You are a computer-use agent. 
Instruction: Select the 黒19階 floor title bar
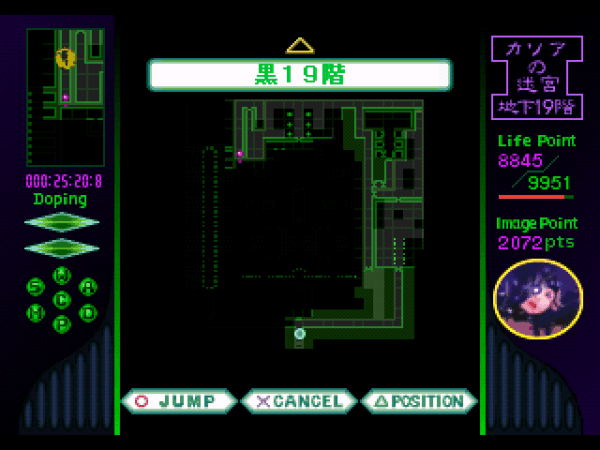pos(300,74)
